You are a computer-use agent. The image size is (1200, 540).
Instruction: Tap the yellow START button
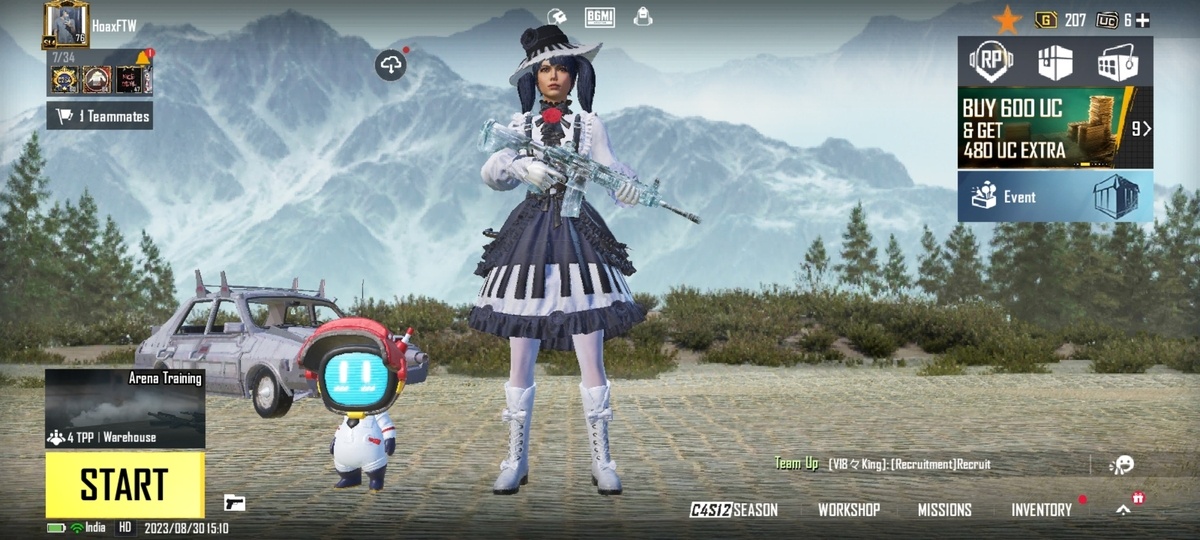click(x=125, y=485)
